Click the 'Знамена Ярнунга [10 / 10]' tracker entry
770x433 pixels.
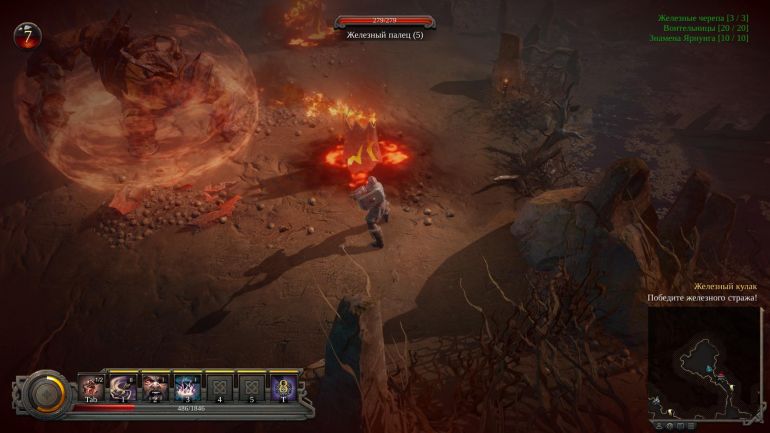[x=705, y=38]
